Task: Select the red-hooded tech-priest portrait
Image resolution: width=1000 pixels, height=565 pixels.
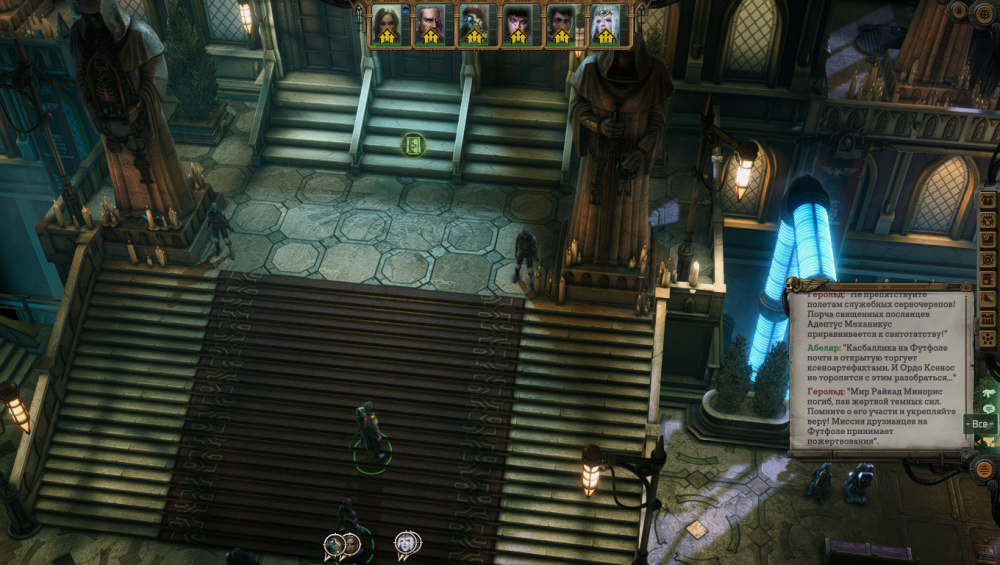Action: click(x=474, y=24)
